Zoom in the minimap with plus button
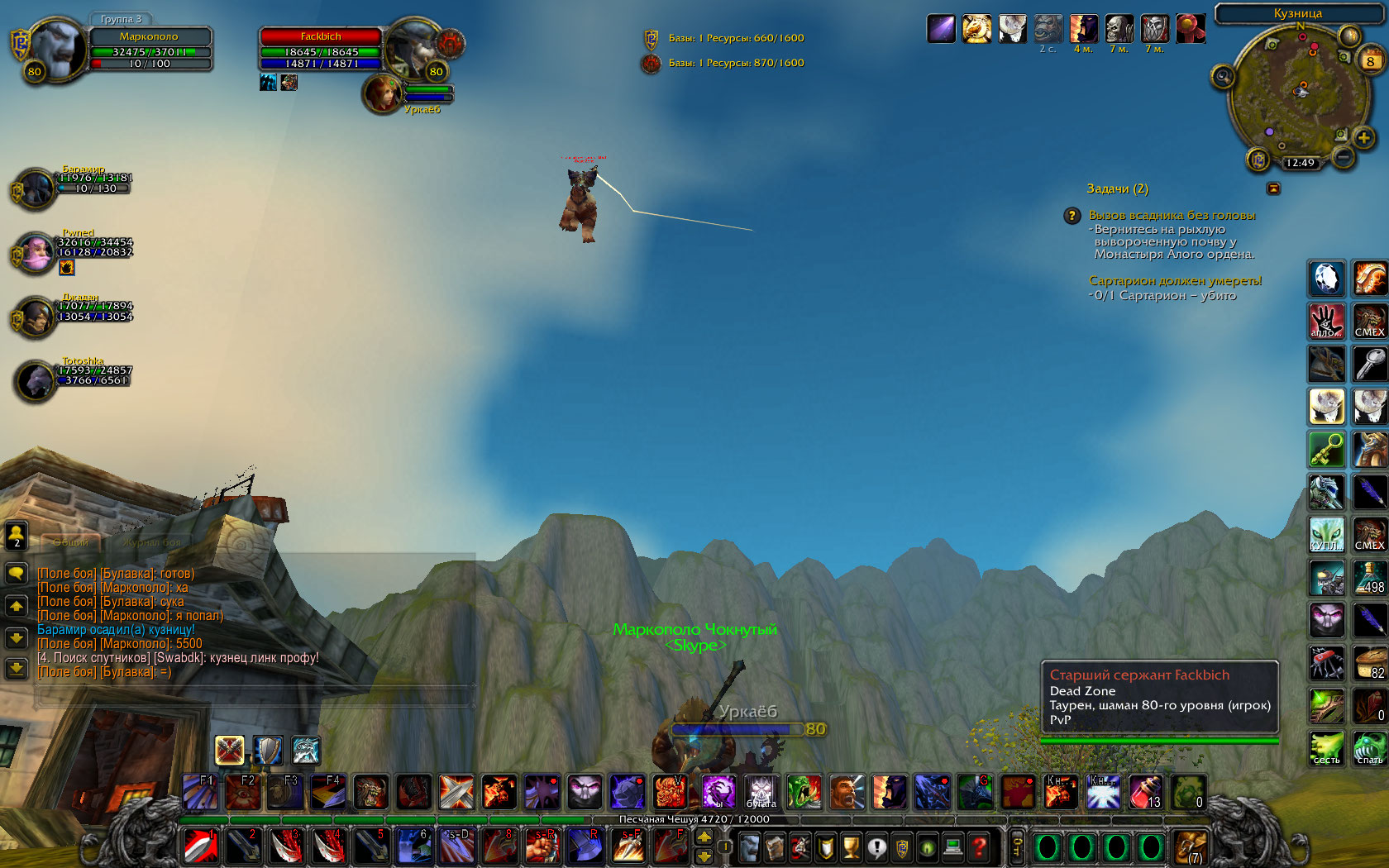Image resolution: width=1389 pixels, height=868 pixels. (x=1363, y=138)
